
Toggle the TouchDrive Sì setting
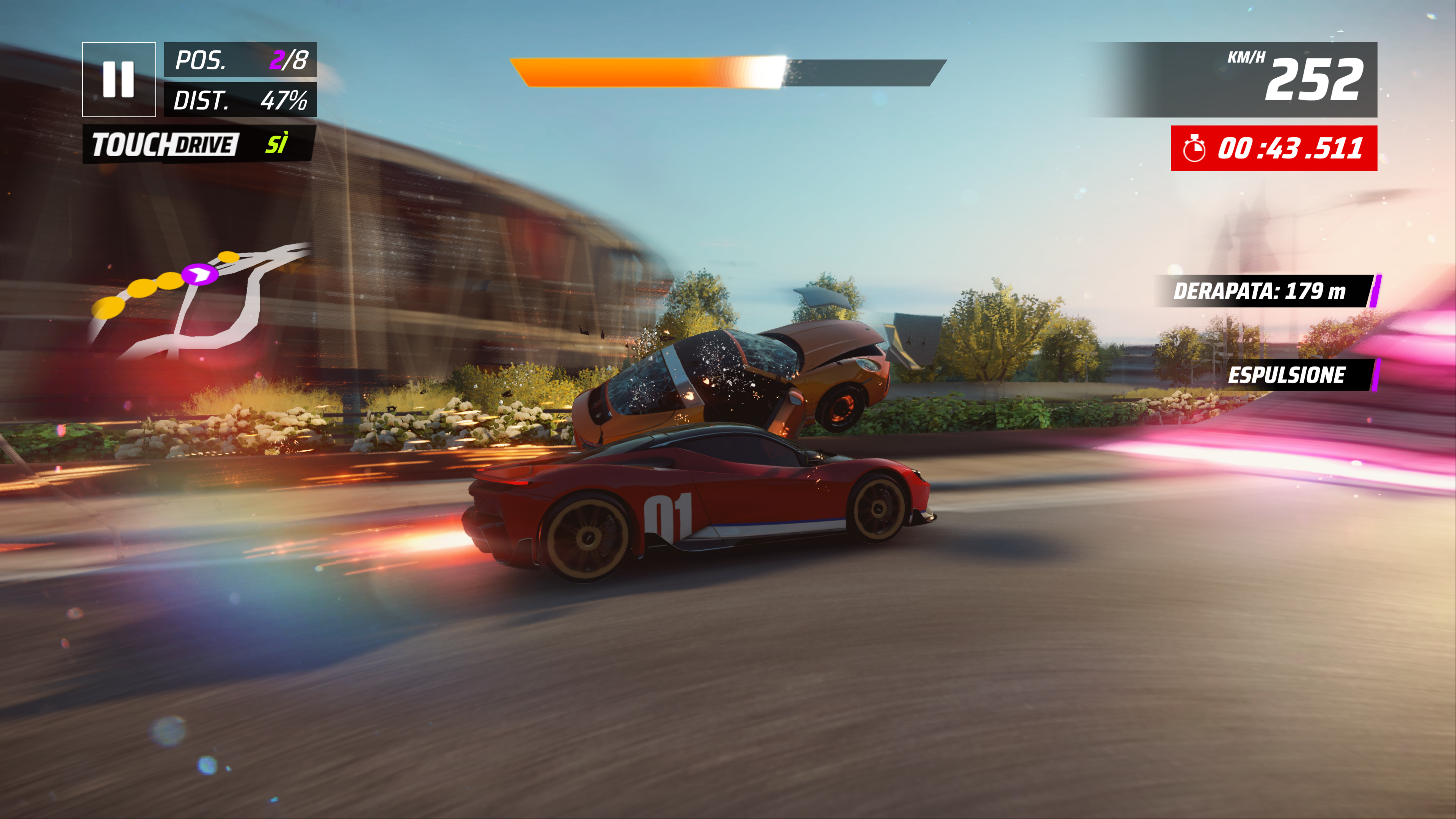pos(199,144)
